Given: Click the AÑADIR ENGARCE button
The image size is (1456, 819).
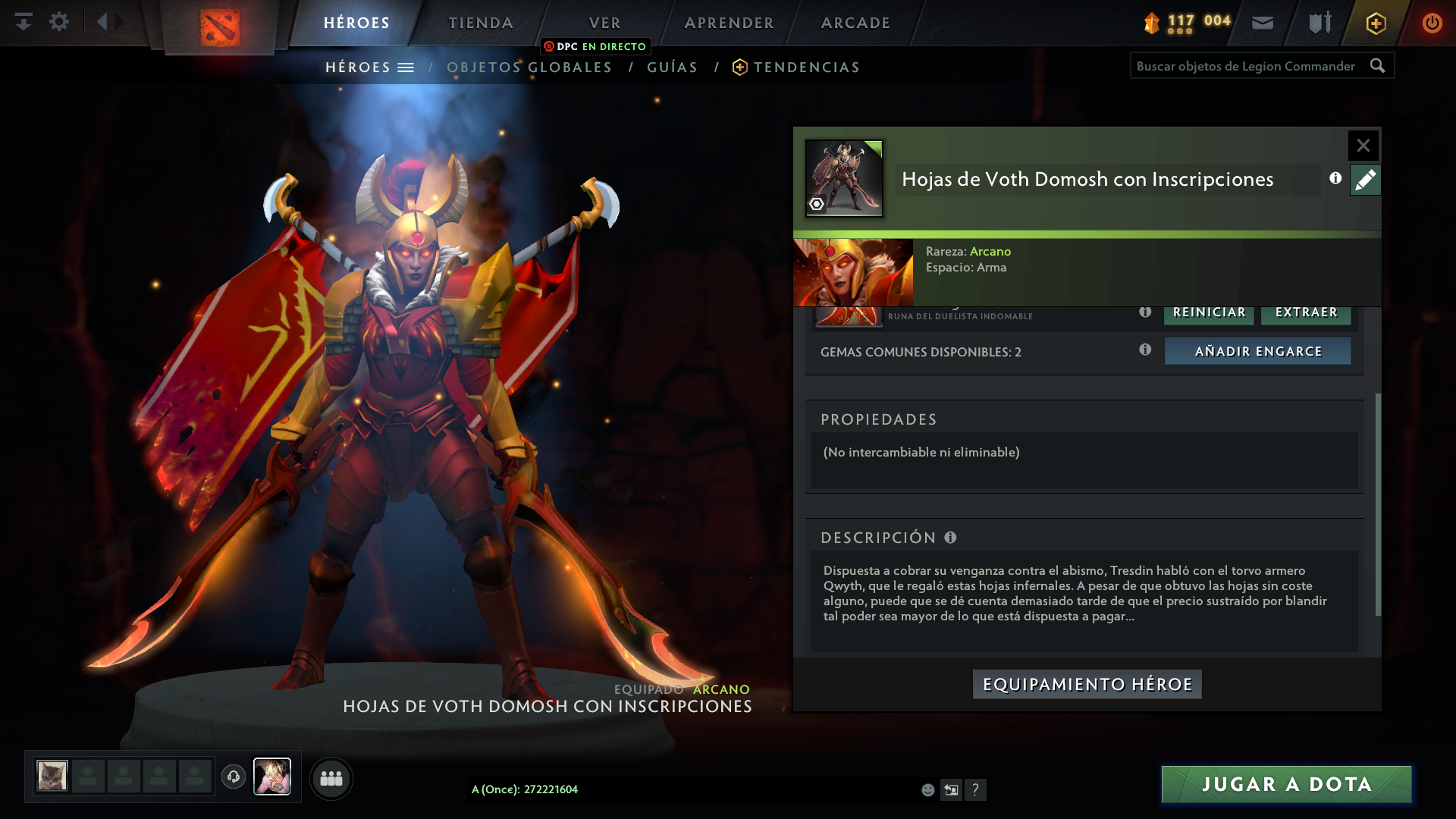Looking at the screenshot, I should click(1257, 350).
